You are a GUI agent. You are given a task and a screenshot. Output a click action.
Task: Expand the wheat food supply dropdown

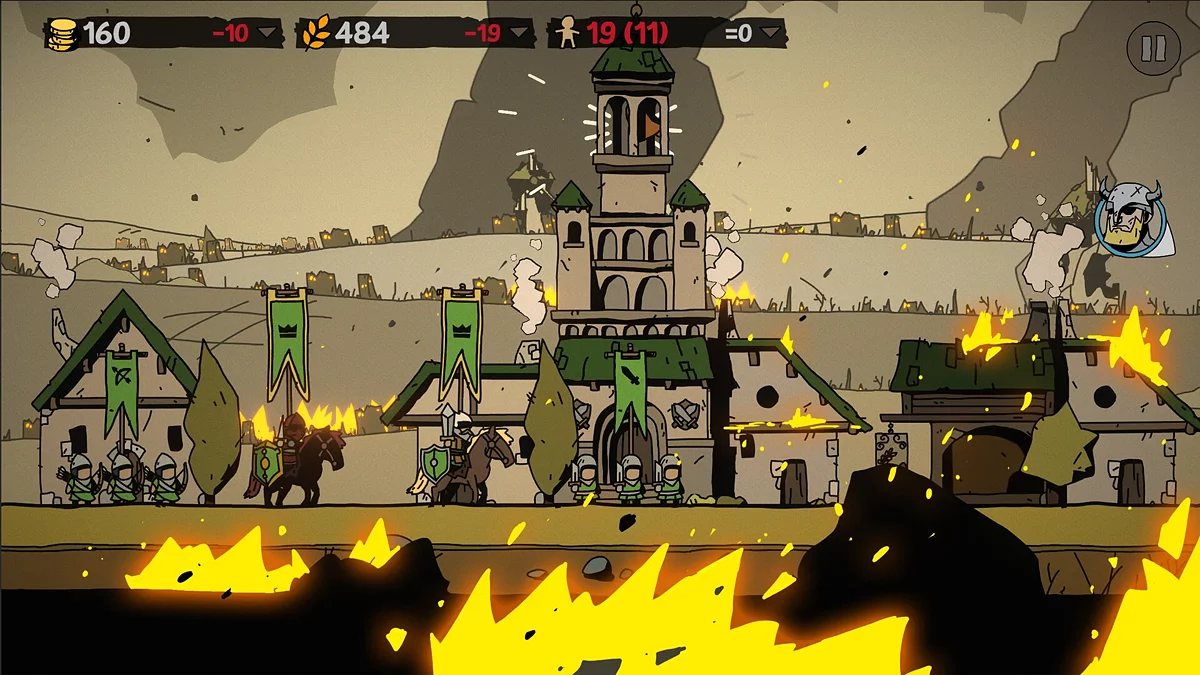518,33
